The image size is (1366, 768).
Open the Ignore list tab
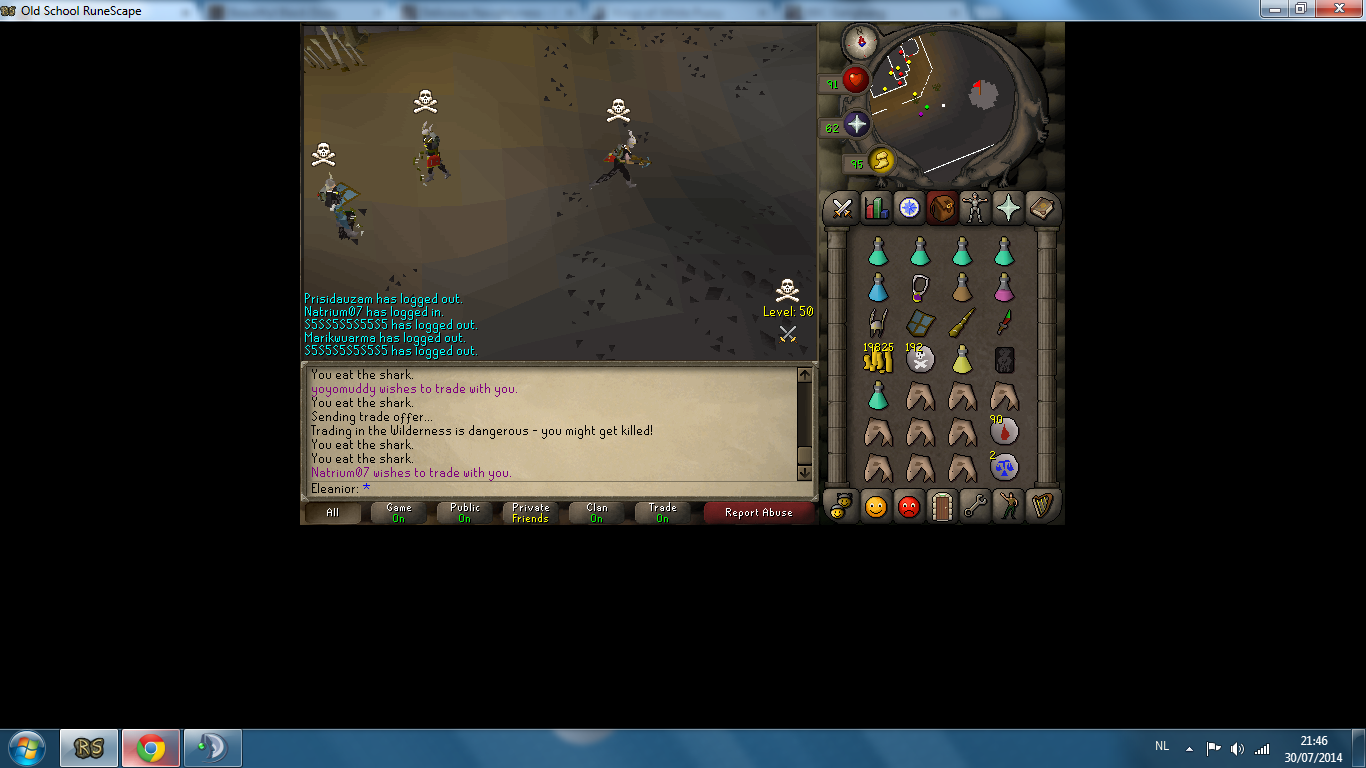point(908,506)
